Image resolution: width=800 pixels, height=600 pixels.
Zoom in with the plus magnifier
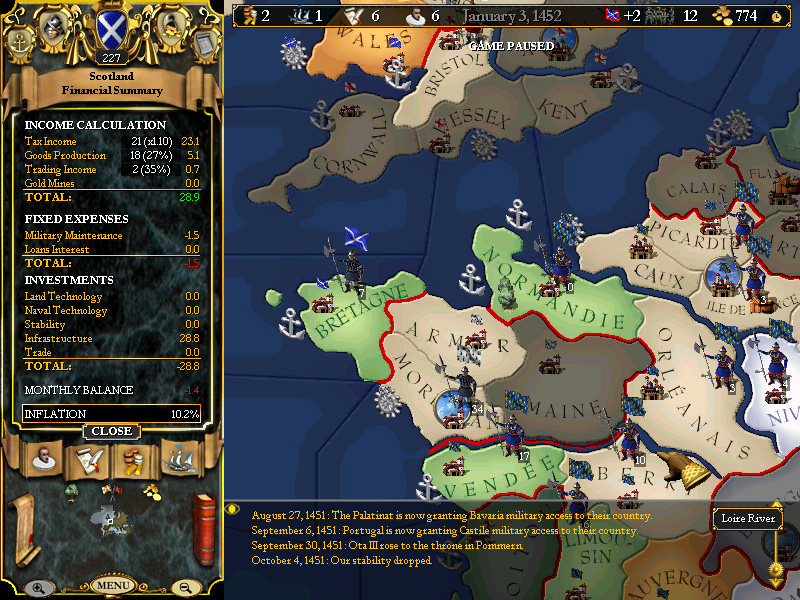coord(37,588)
